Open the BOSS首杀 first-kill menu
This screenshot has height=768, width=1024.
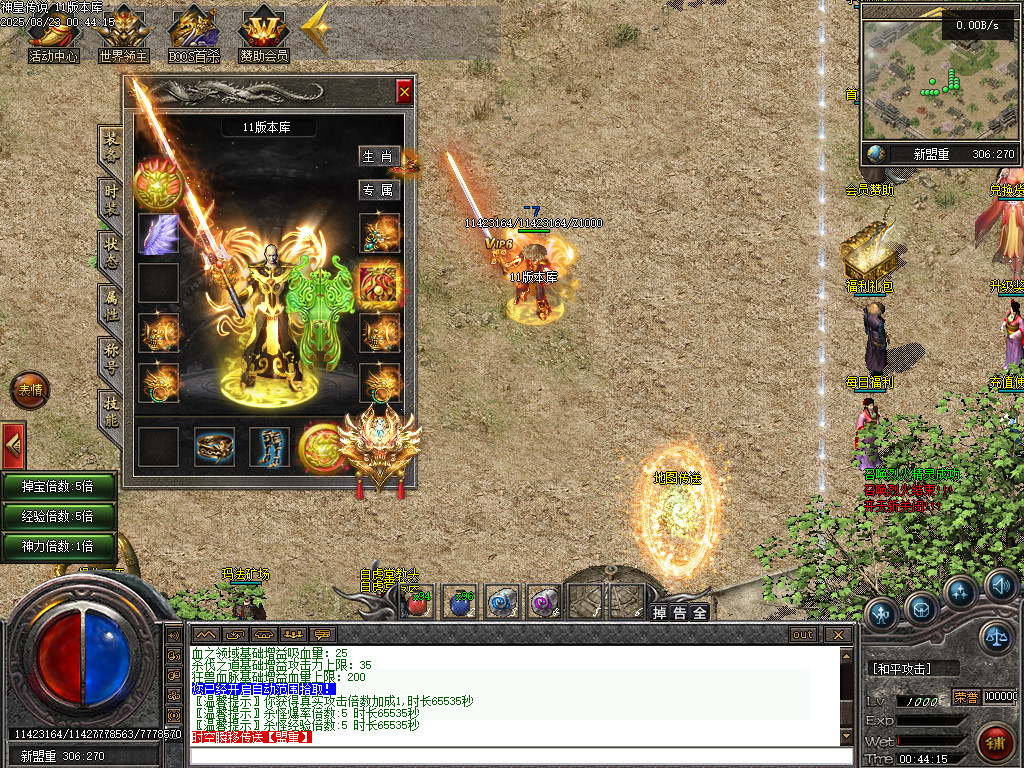pyautogui.click(x=193, y=36)
